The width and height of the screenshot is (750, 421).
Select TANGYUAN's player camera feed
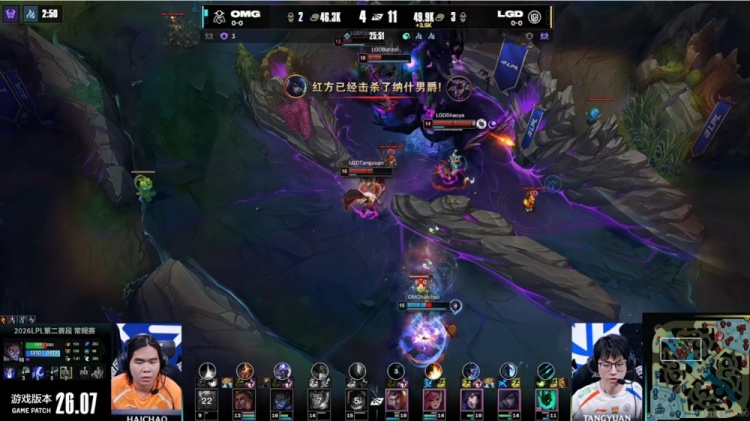pos(607,370)
